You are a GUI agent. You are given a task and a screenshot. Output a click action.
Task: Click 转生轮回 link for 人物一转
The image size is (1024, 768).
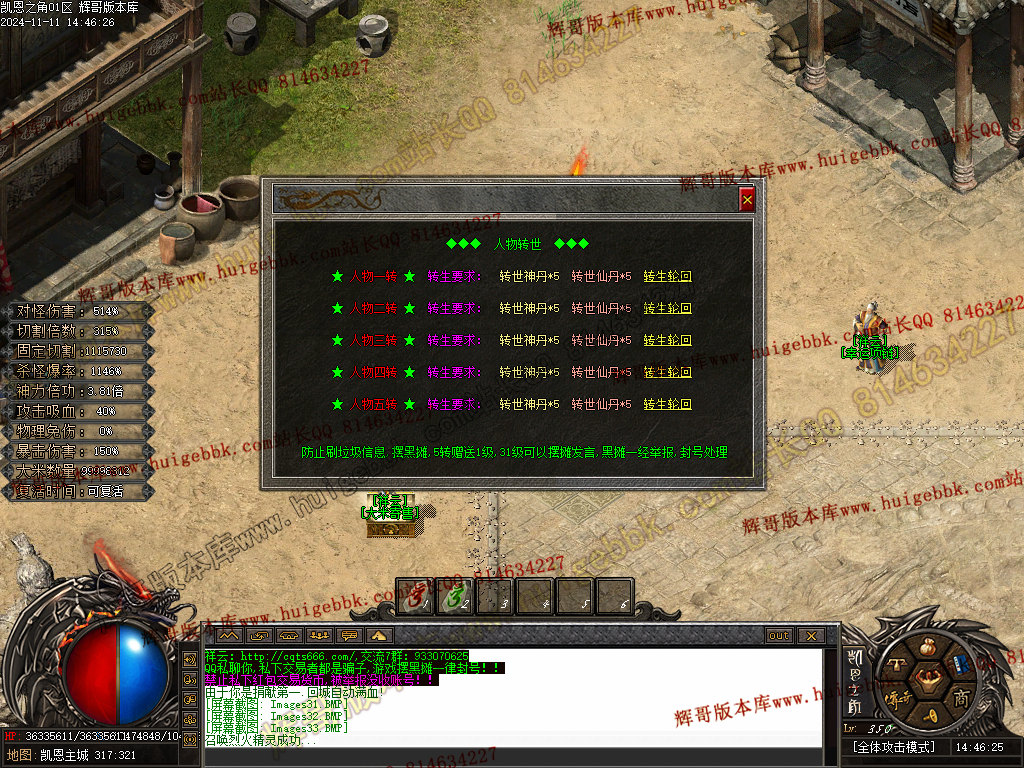point(667,276)
